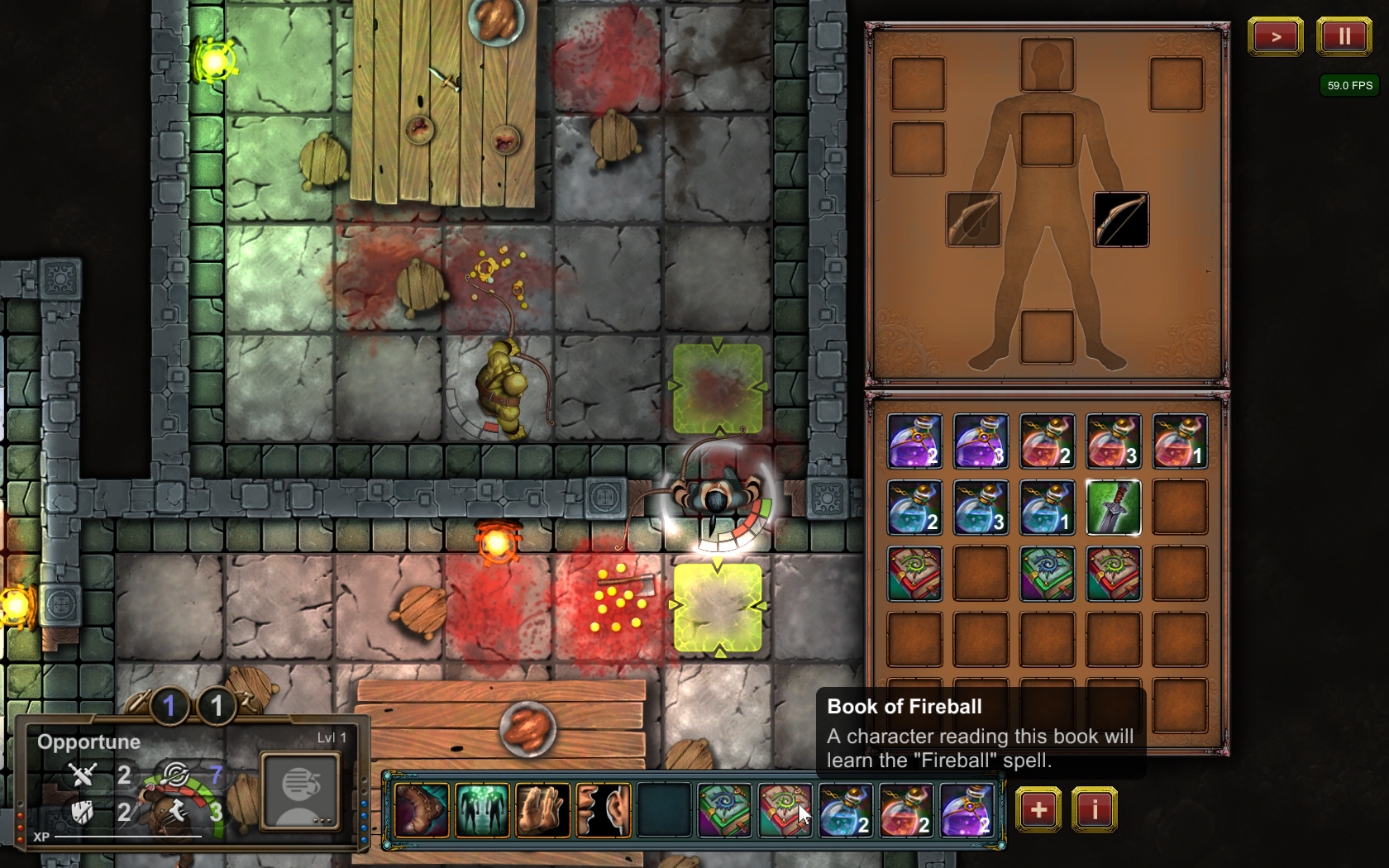
Task: Use the pushing hands ability
Action: point(542,811)
